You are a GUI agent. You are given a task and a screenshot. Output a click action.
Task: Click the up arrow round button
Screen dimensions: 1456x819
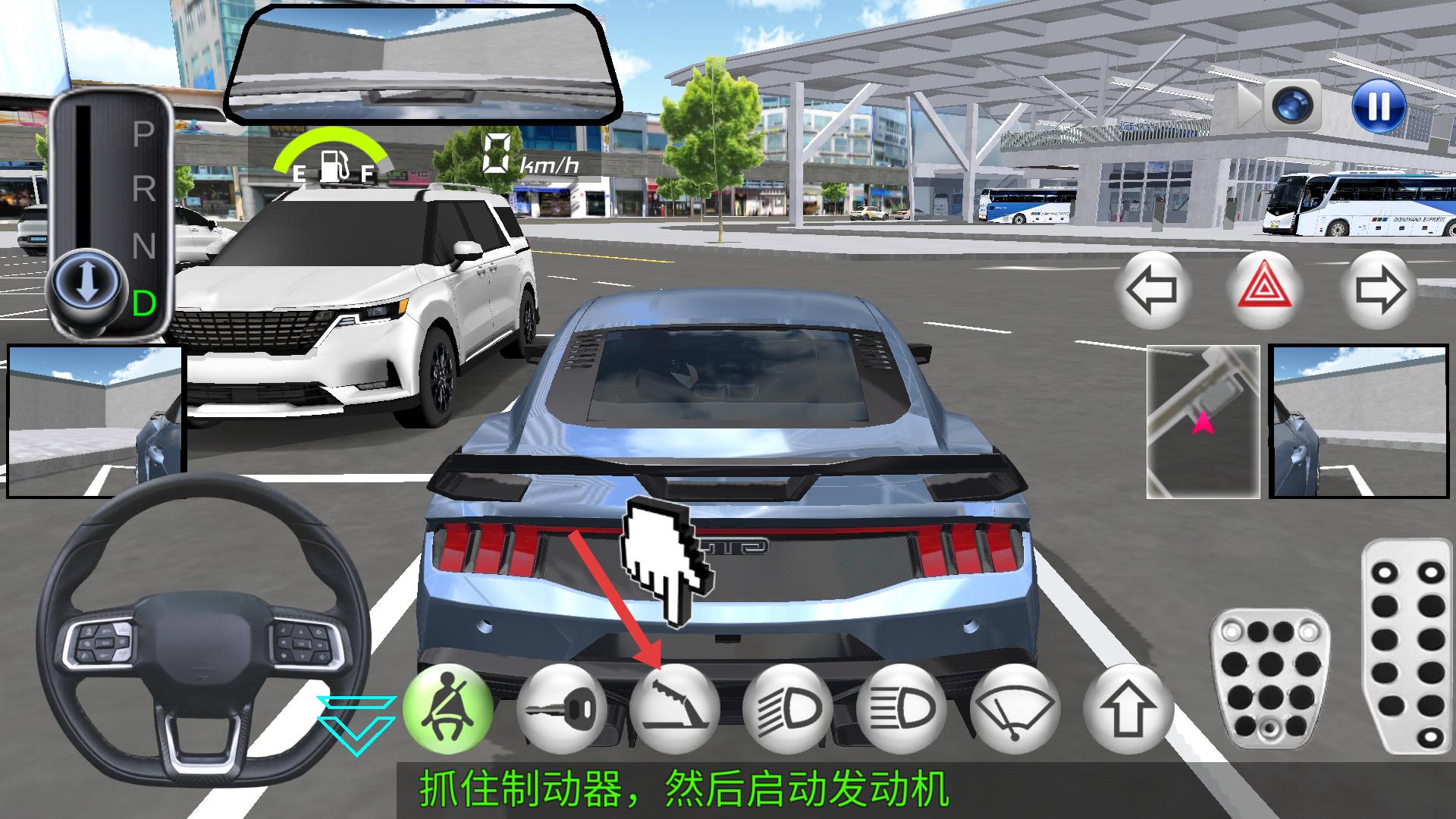point(1128,711)
